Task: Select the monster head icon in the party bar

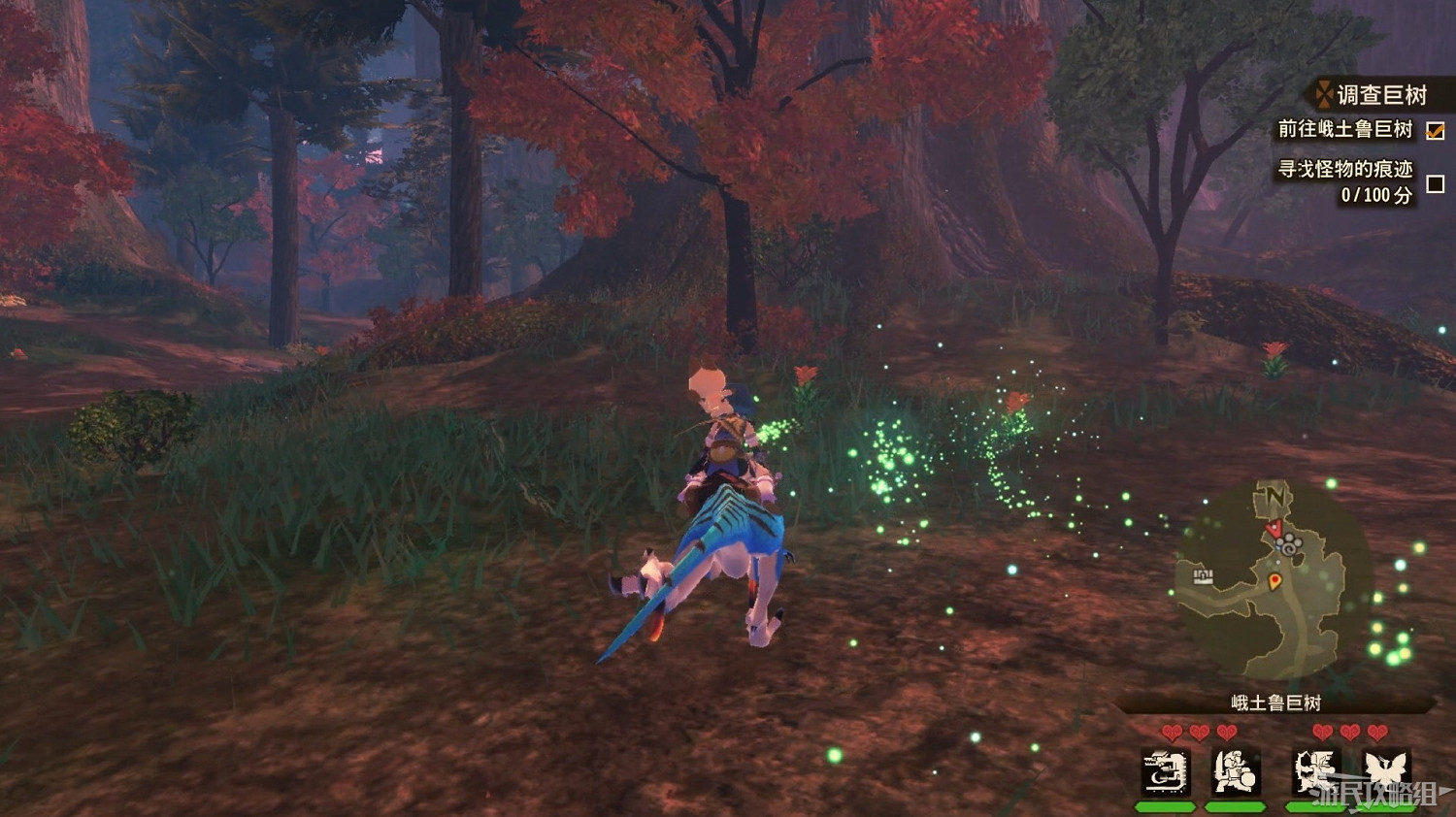Action: (x=1165, y=771)
